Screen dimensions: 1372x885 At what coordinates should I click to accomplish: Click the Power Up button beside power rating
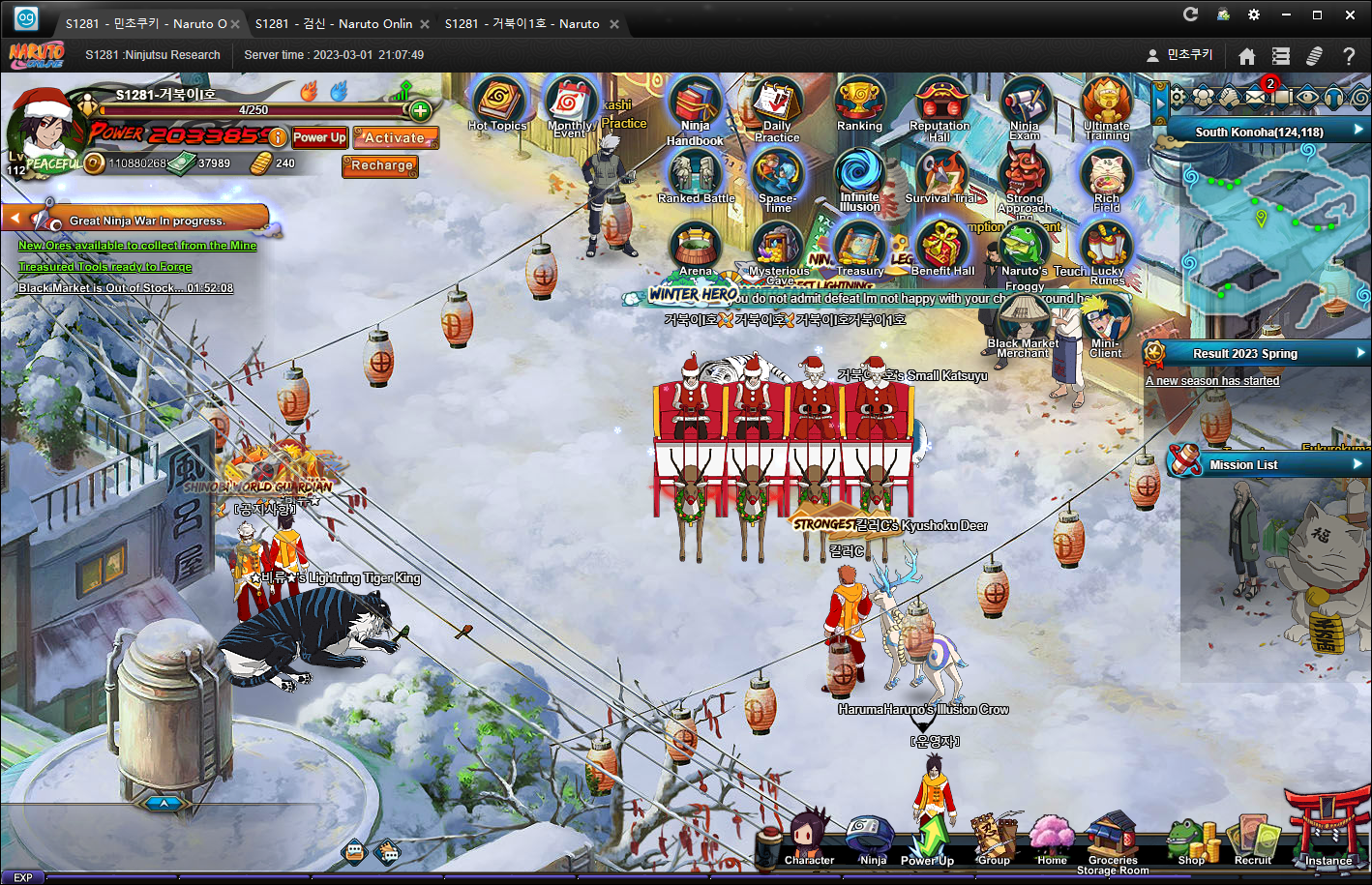tap(319, 137)
